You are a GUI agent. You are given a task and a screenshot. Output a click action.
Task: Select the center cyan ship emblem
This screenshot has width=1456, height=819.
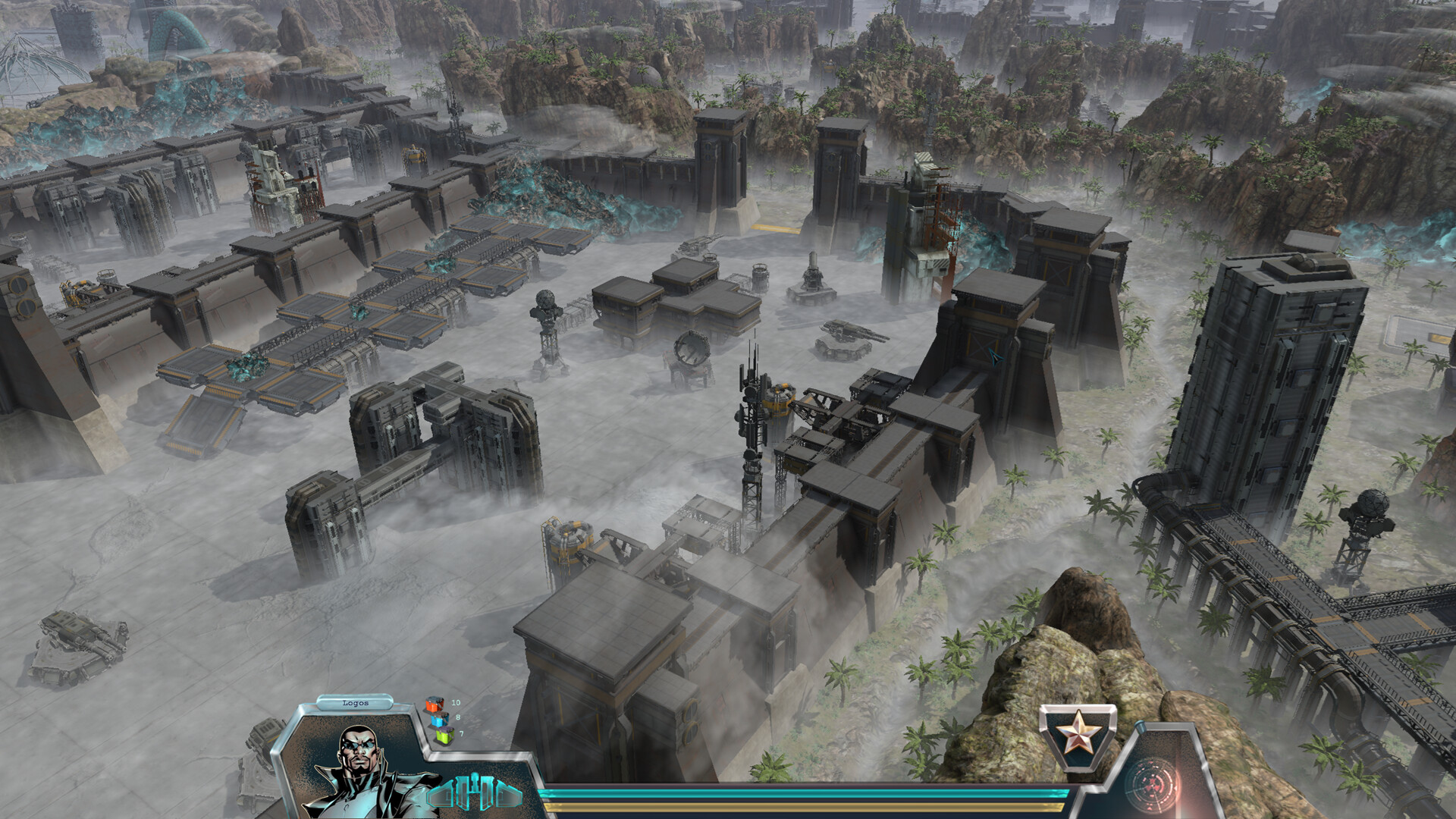(474, 789)
